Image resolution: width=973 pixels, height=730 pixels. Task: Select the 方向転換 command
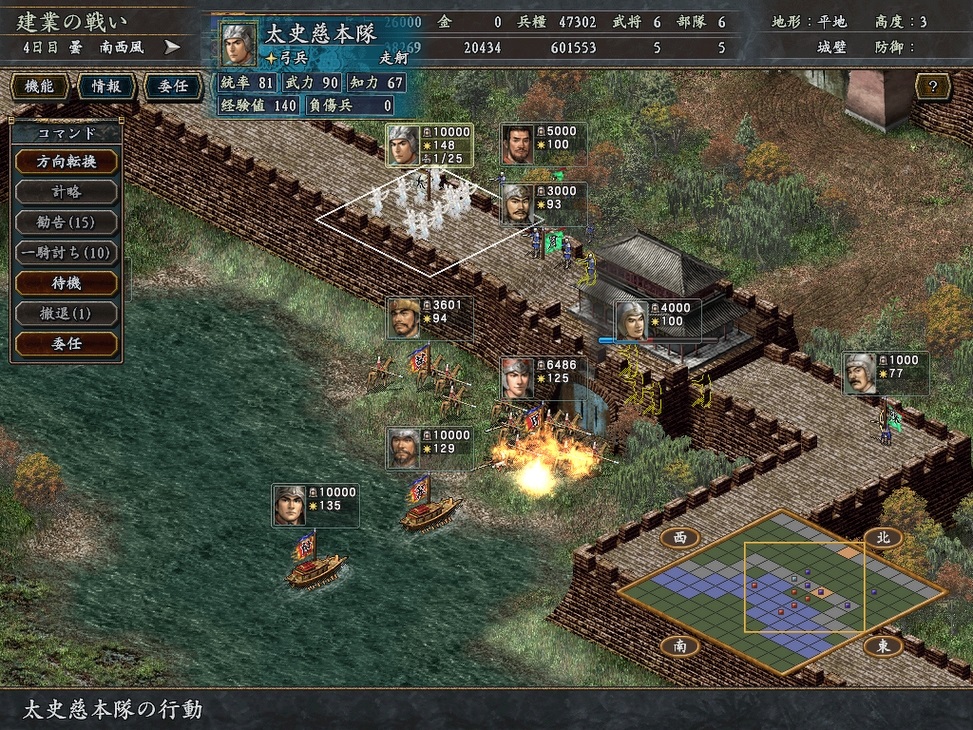(x=66, y=161)
